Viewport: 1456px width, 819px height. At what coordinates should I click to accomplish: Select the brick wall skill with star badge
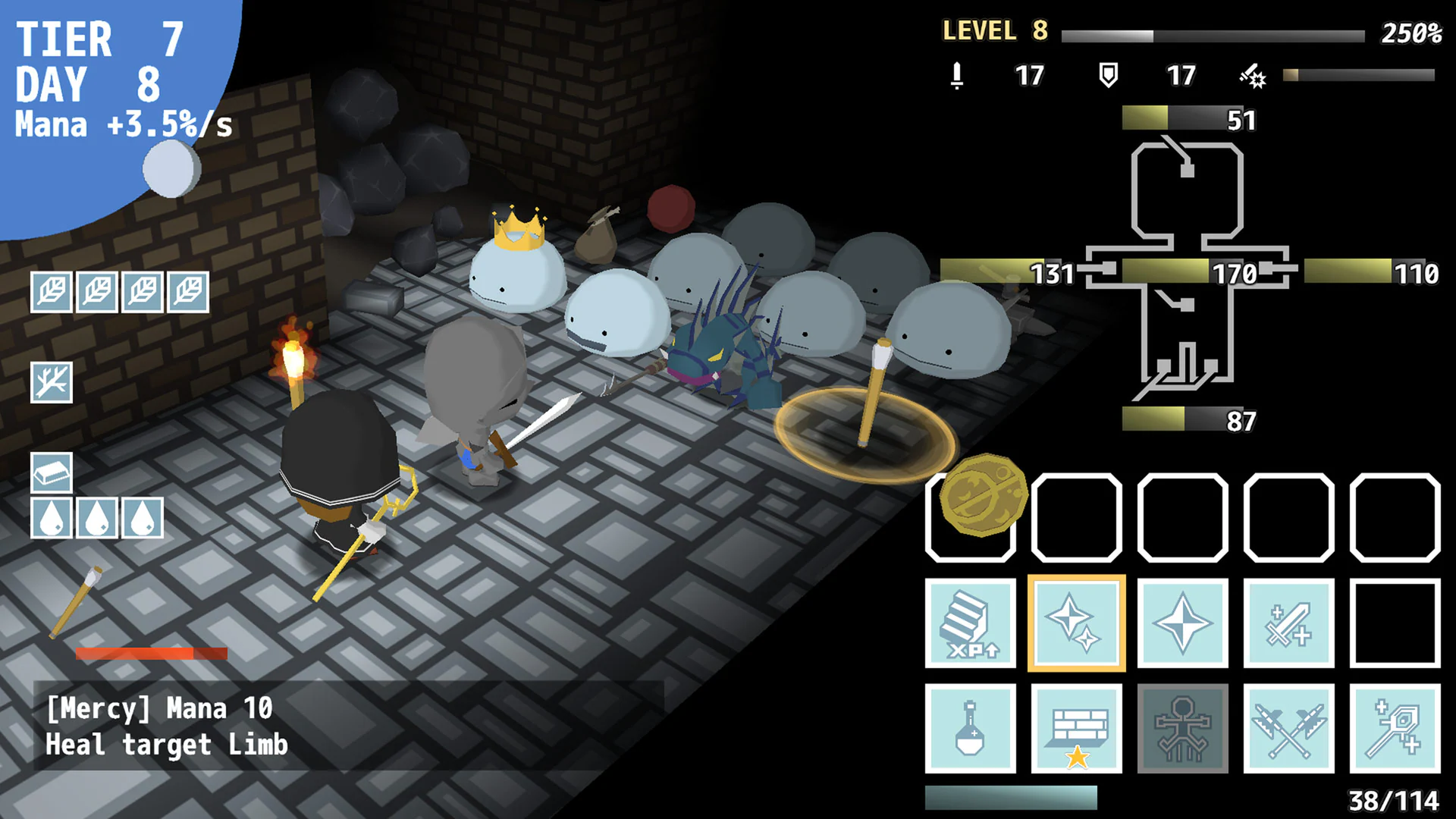click(1077, 730)
